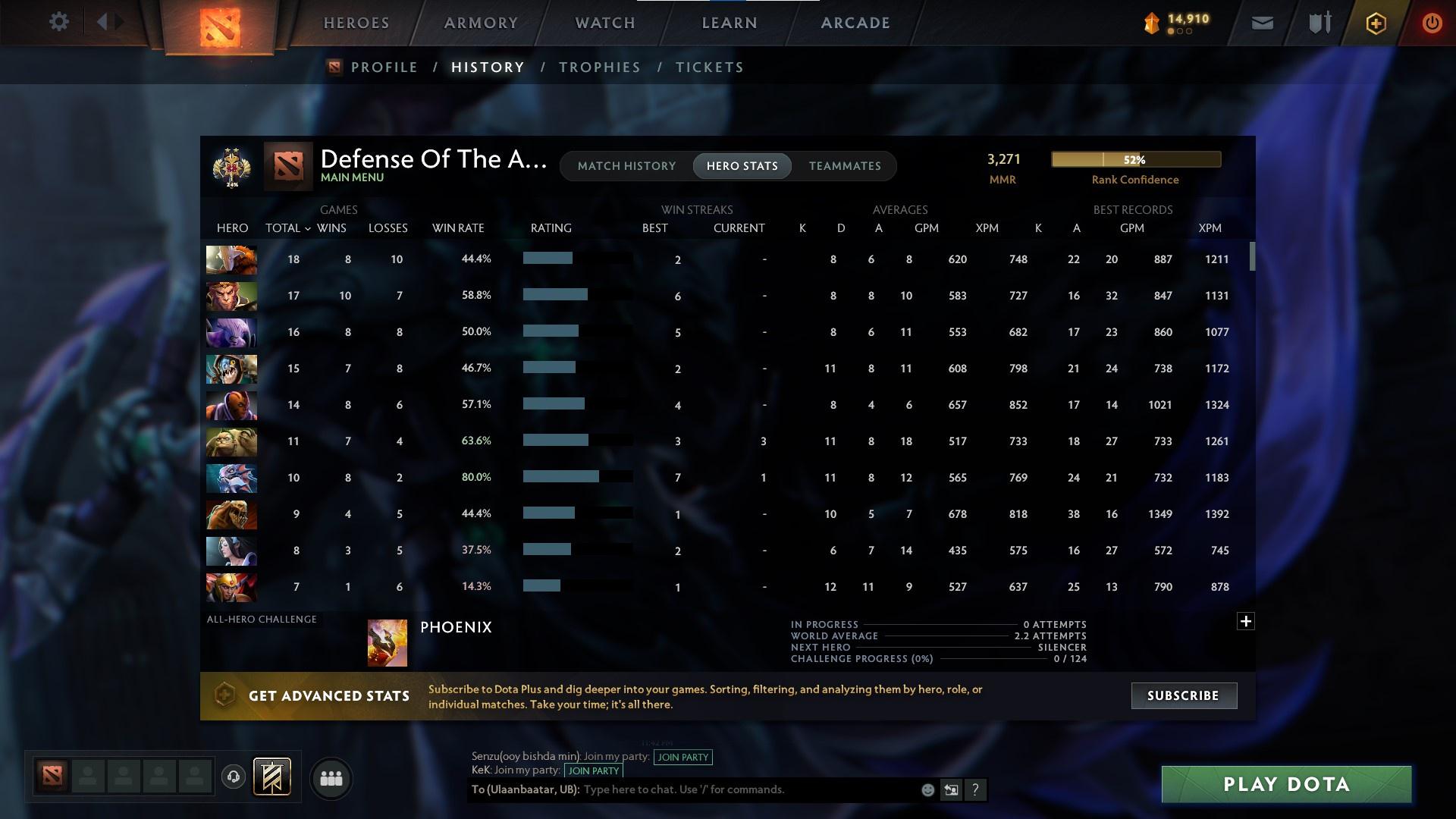Image resolution: width=1456 pixels, height=819 pixels.
Task: Switch to the MATCH HISTORY tab
Action: [x=626, y=165]
